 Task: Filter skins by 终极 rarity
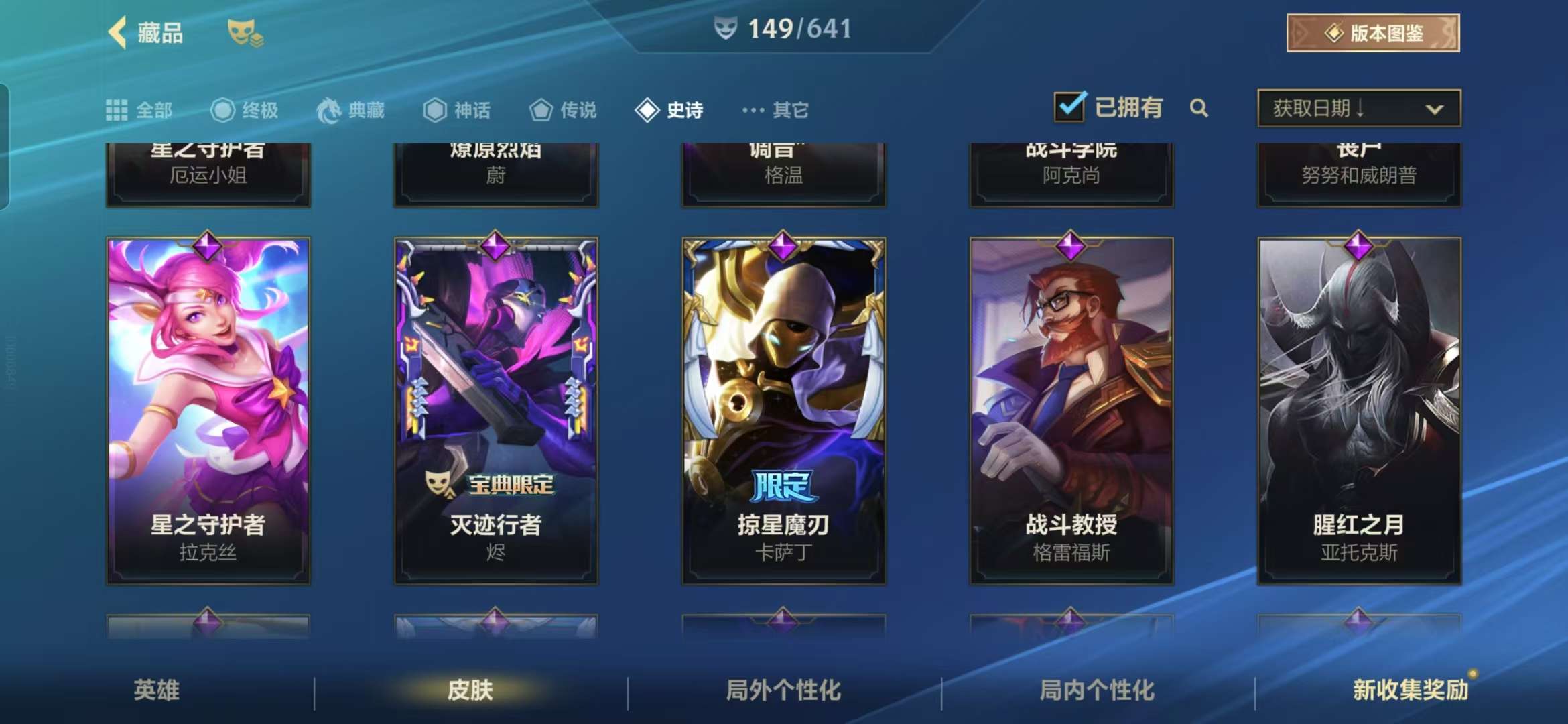[245, 110]
